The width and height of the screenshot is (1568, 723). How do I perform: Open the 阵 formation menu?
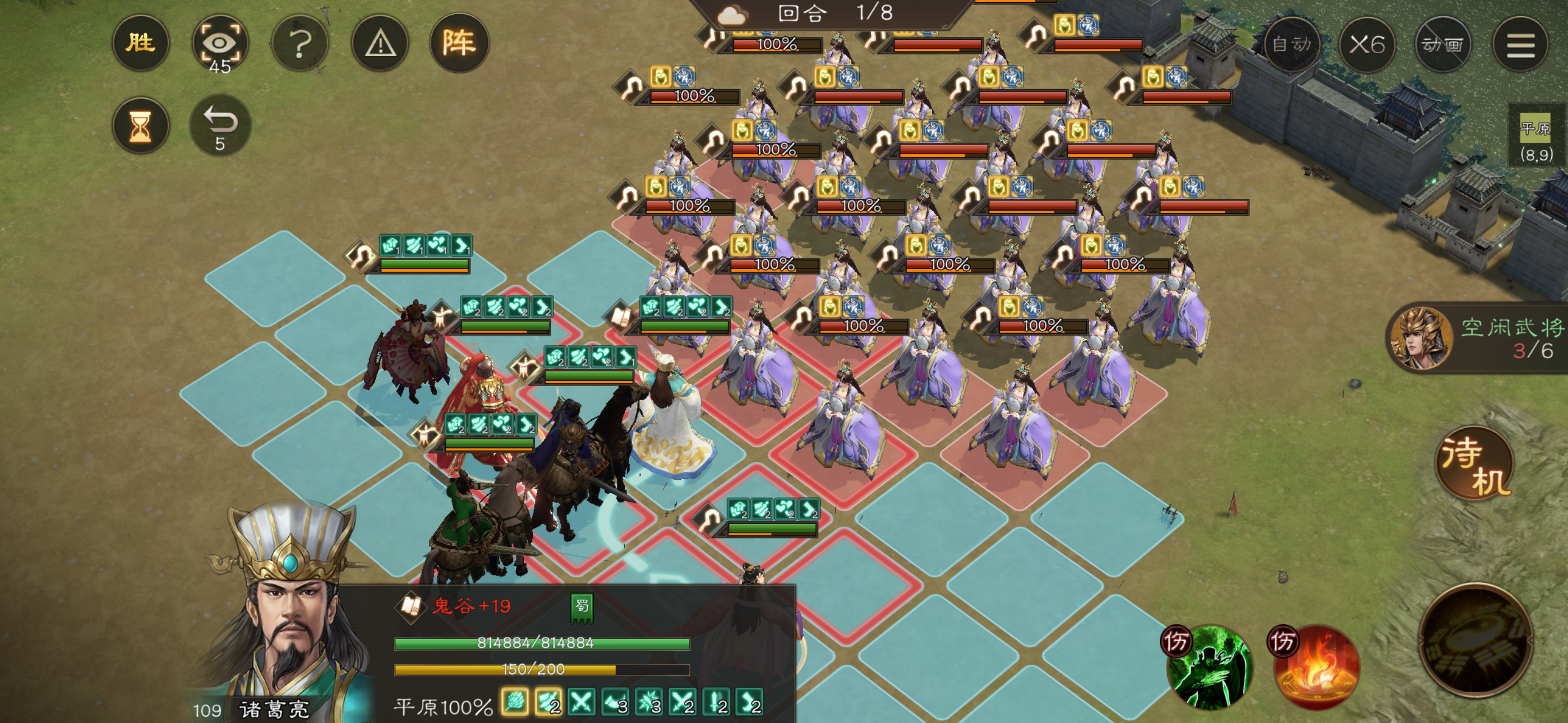(x=459, y=43)
